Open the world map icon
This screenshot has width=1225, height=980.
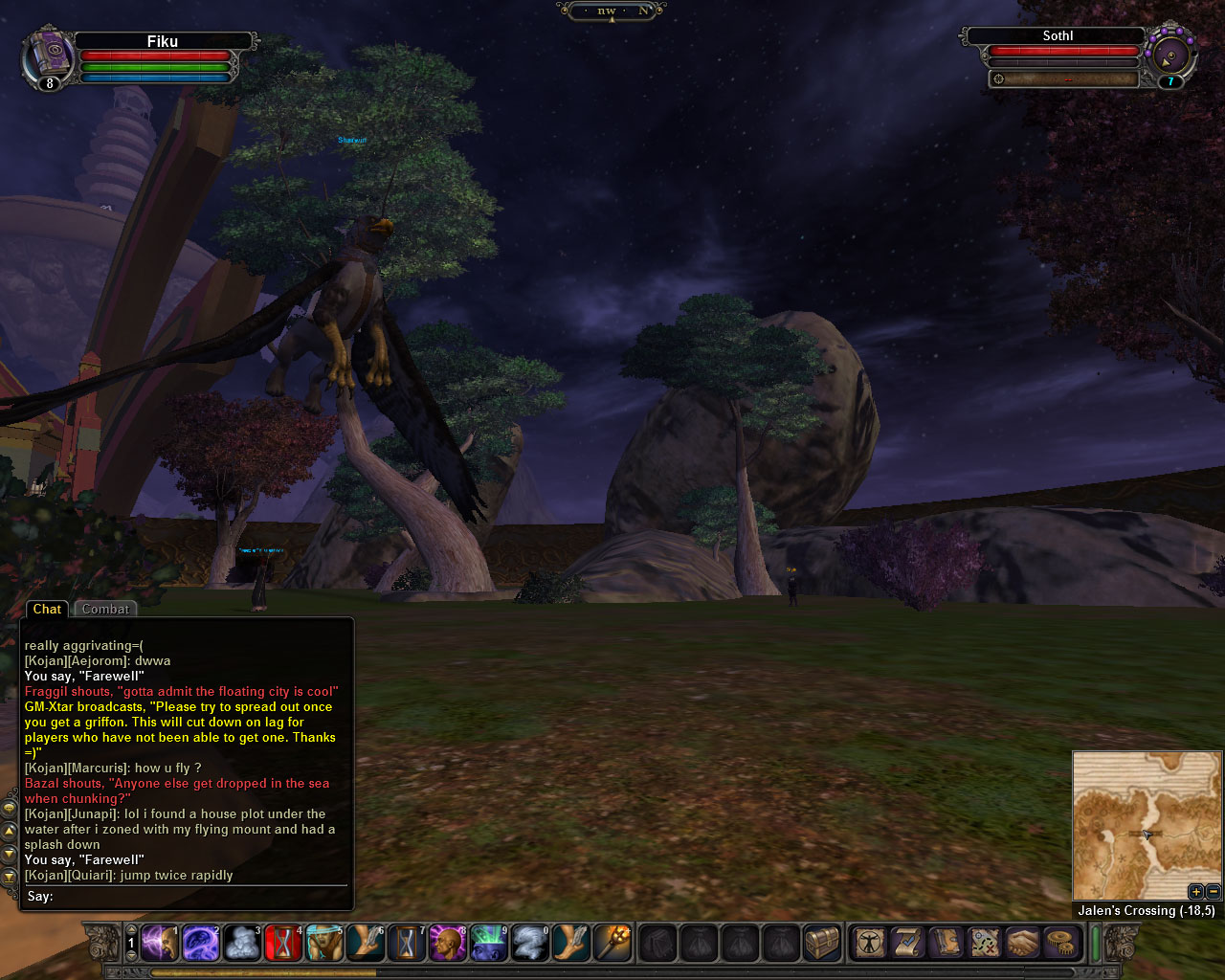tap(984, 943)
